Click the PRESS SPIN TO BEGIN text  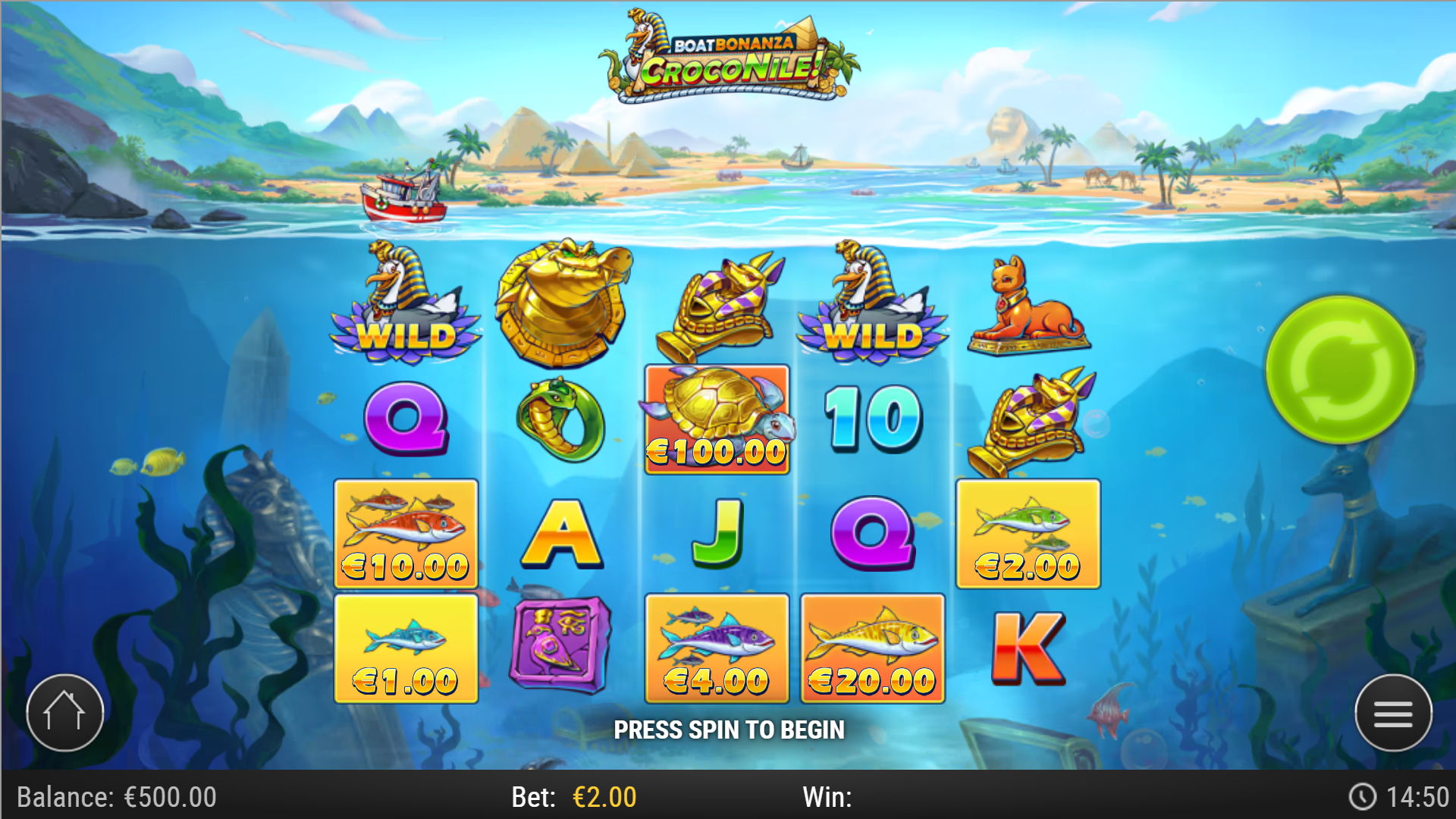(x=730, y=730)
